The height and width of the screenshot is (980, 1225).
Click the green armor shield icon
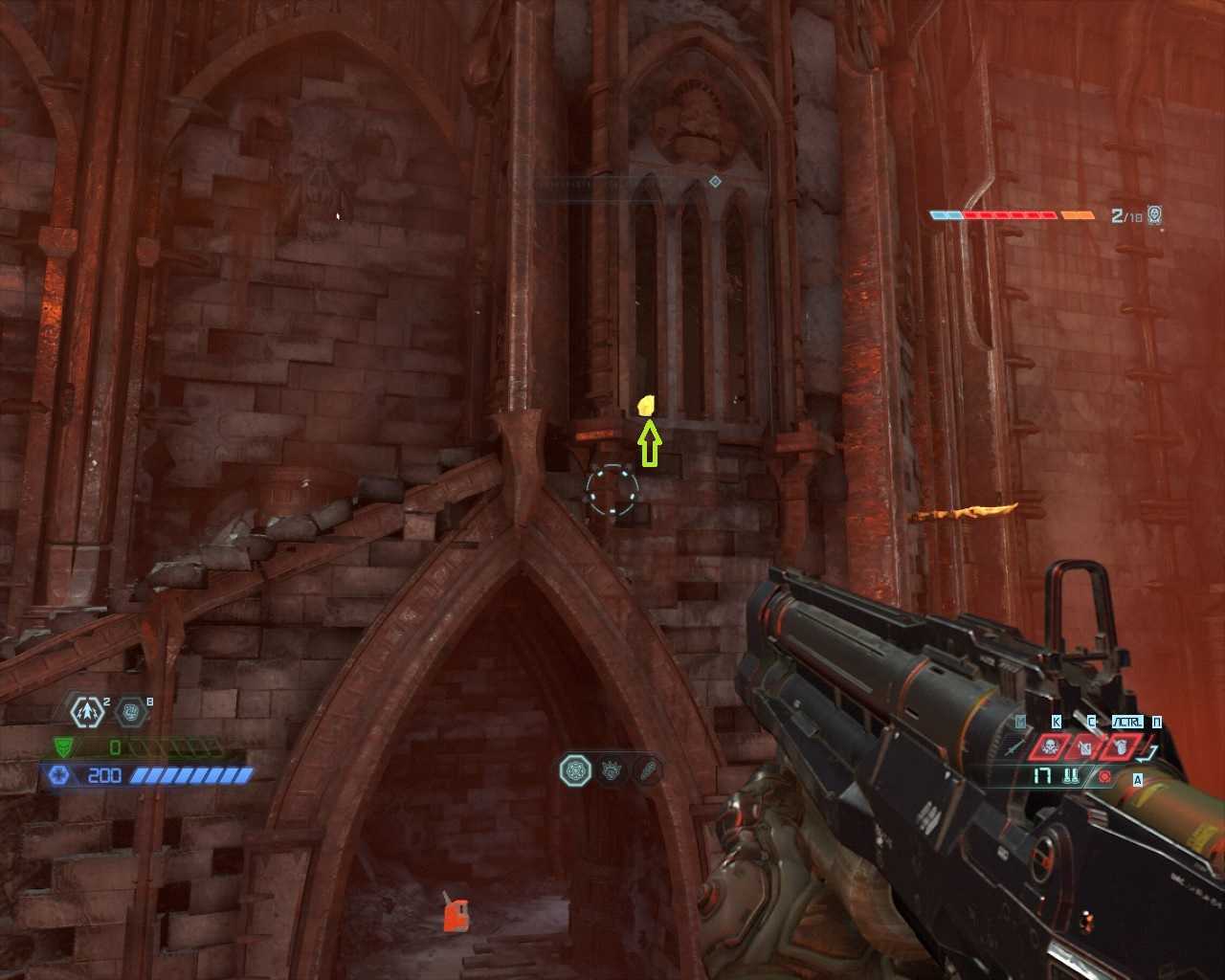[x=62, y=747]
